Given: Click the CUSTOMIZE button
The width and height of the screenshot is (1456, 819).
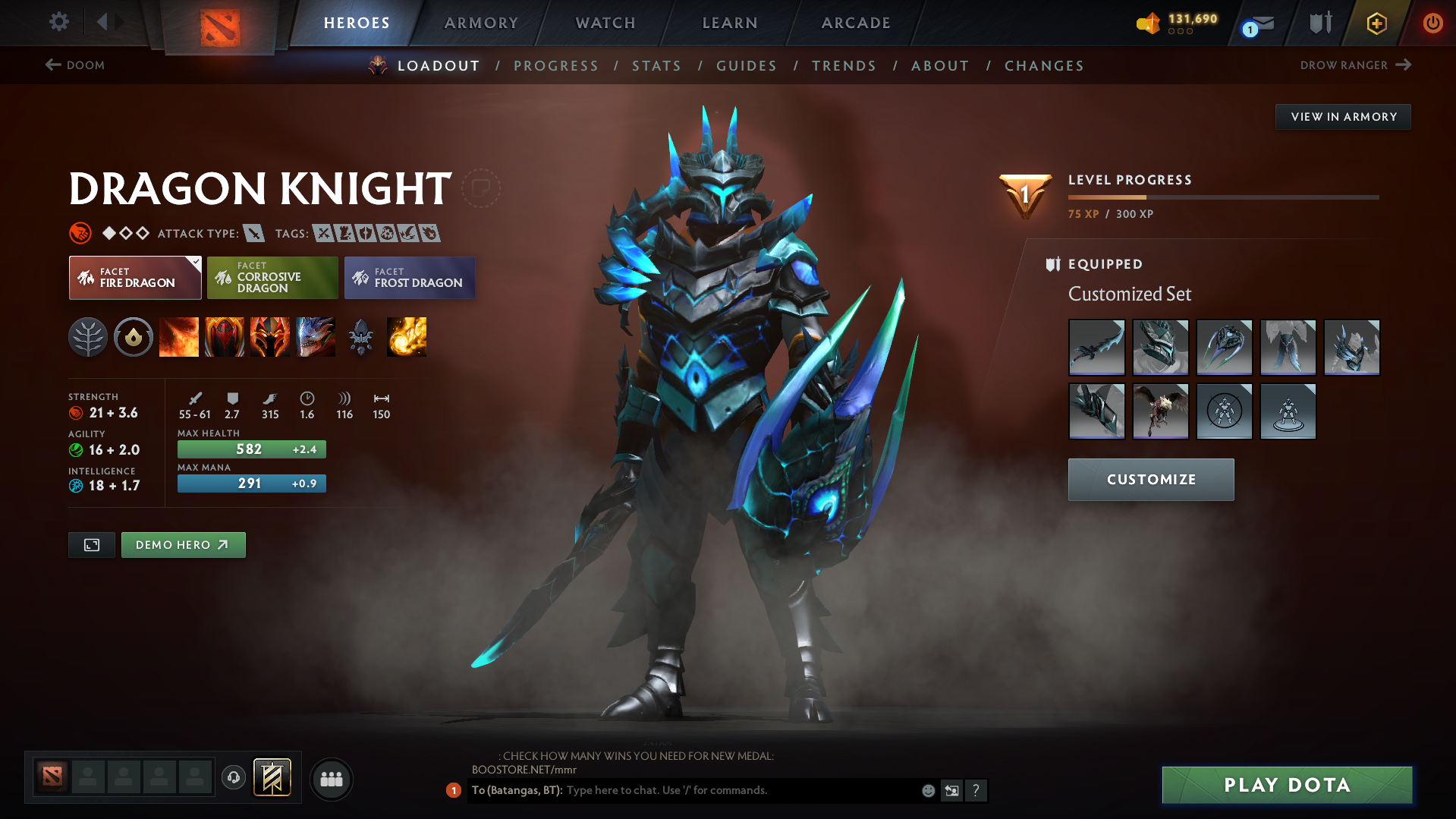Looking at the screenshot, I should coord(1150,480).
